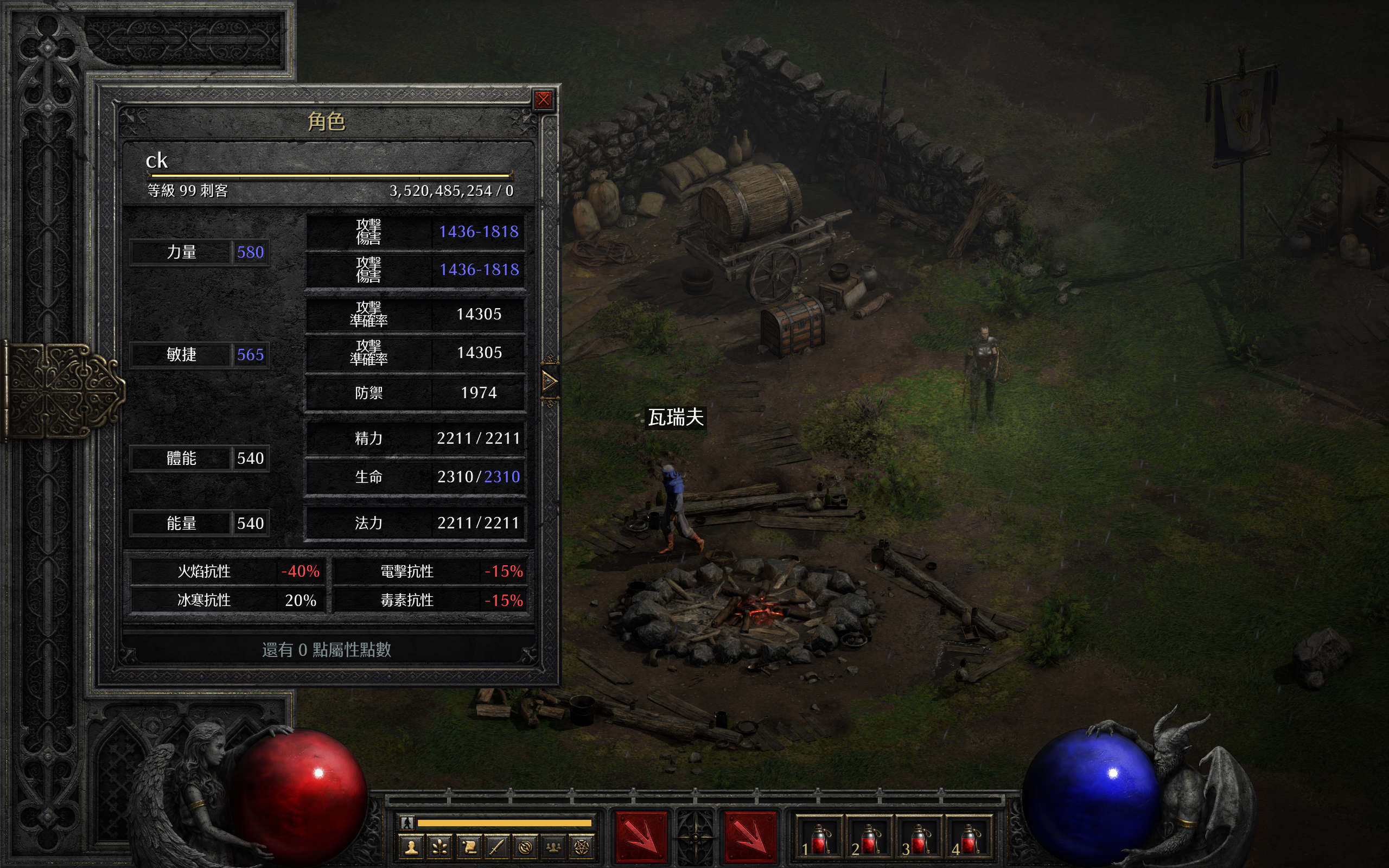The width and height of the screenshot is (1389, 868).
Task: Close the character panel
Action: tap(543, 100)
